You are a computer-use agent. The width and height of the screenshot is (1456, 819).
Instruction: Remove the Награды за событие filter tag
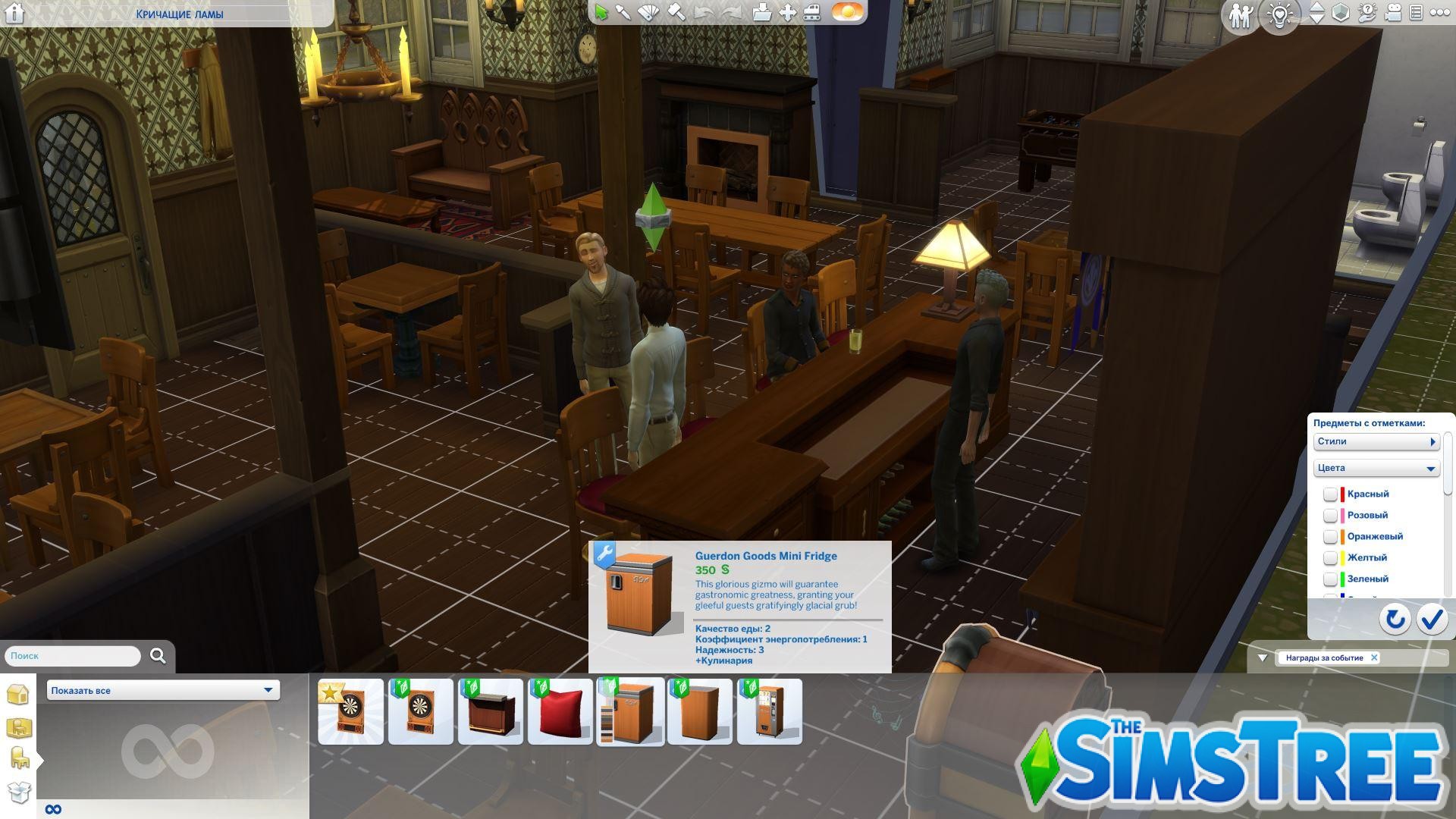(x=1374, y=657)
